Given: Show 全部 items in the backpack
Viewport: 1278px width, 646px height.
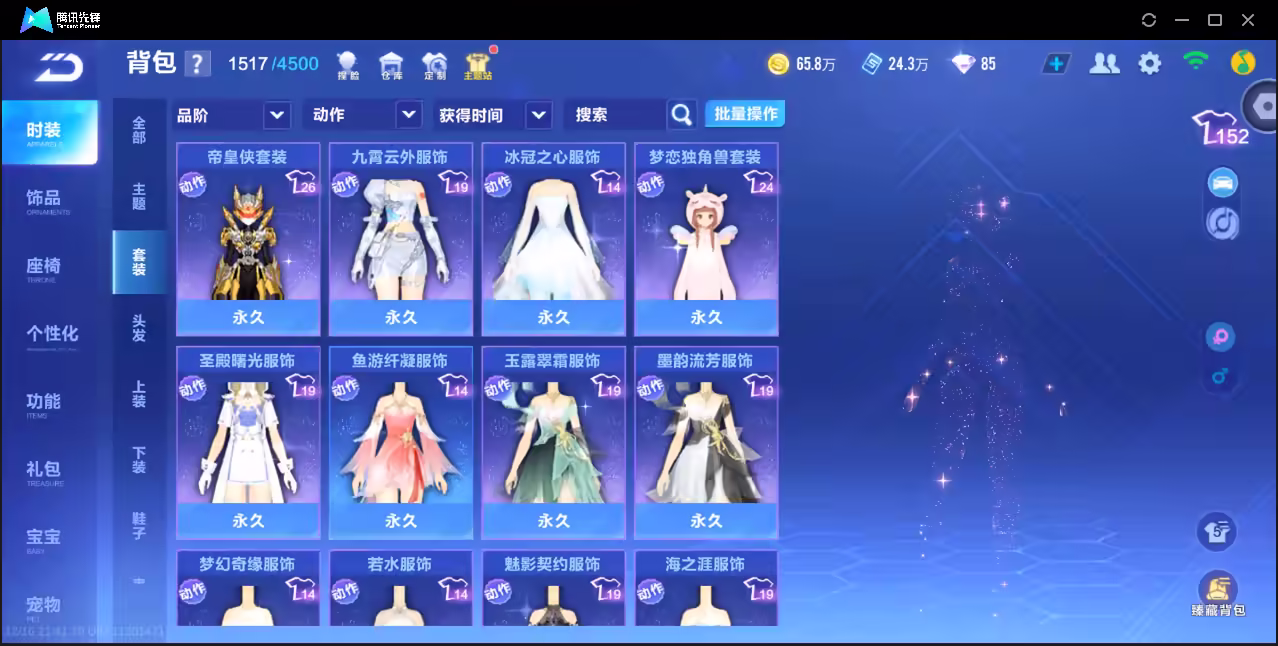Looking at the screenshot, I should click(x=139, y=130).
